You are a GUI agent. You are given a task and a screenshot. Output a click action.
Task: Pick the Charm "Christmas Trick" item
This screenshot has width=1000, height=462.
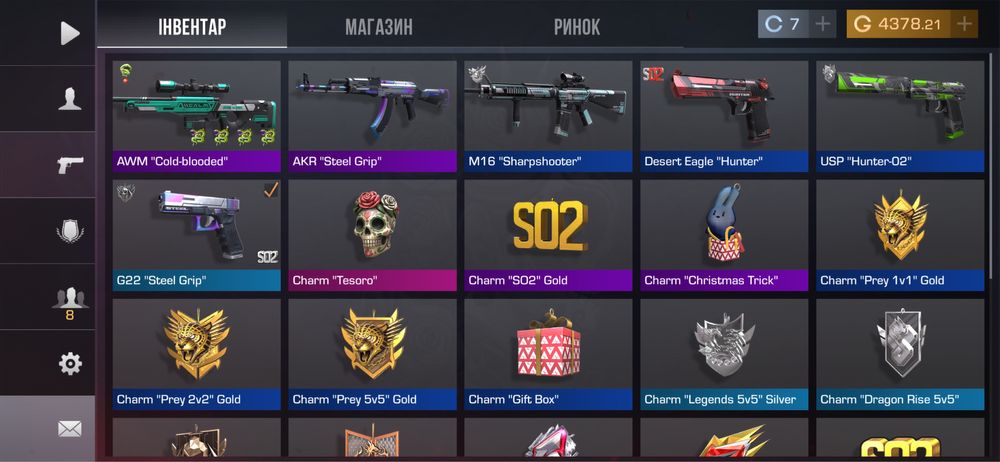pyautogui.click(x=725, y=235)
